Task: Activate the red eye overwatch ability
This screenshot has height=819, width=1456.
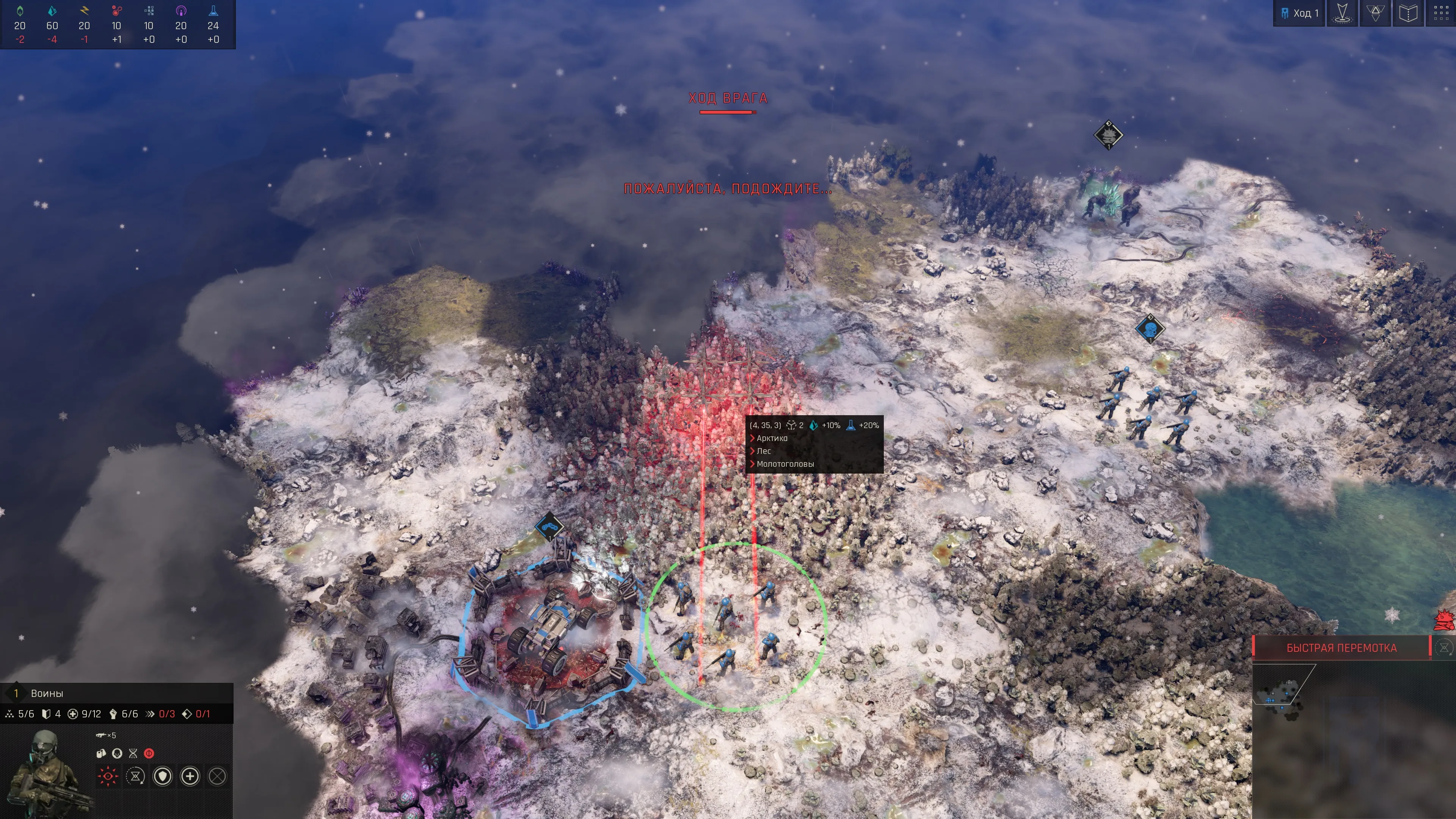Action: tap(107, 776)
